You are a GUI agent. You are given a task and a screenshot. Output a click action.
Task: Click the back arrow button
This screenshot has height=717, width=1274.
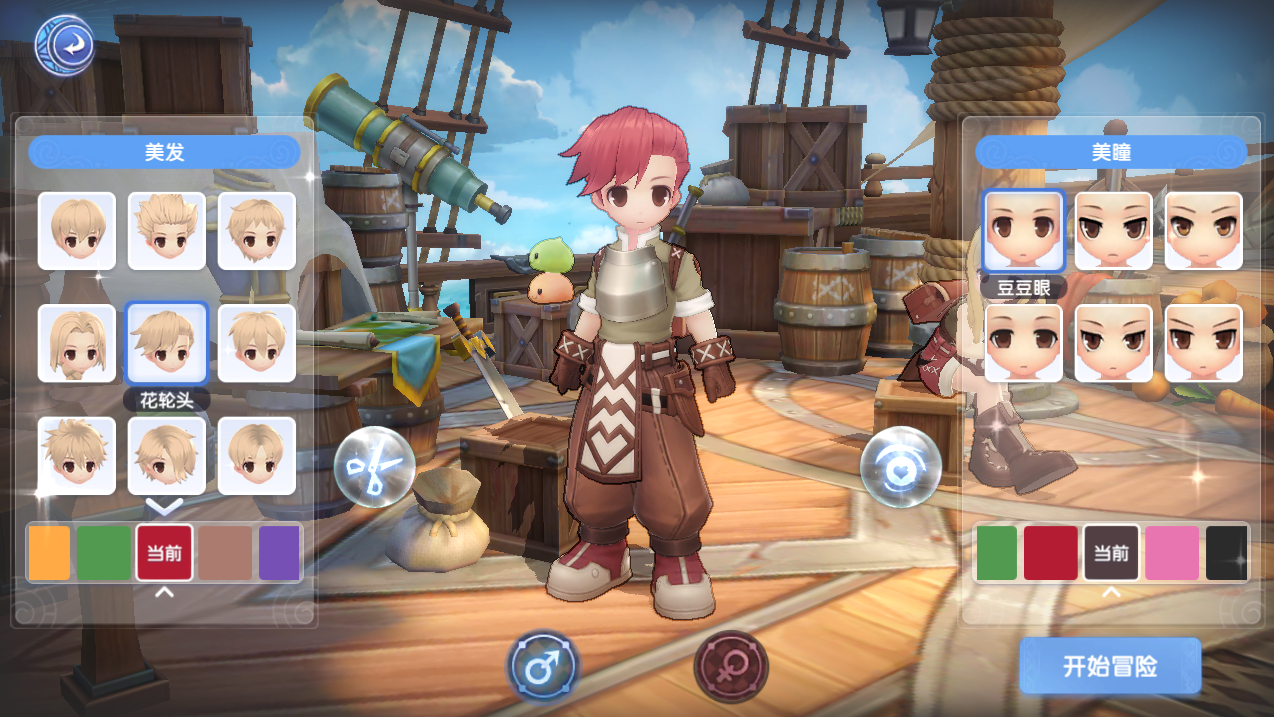click(x=65, y=45)
